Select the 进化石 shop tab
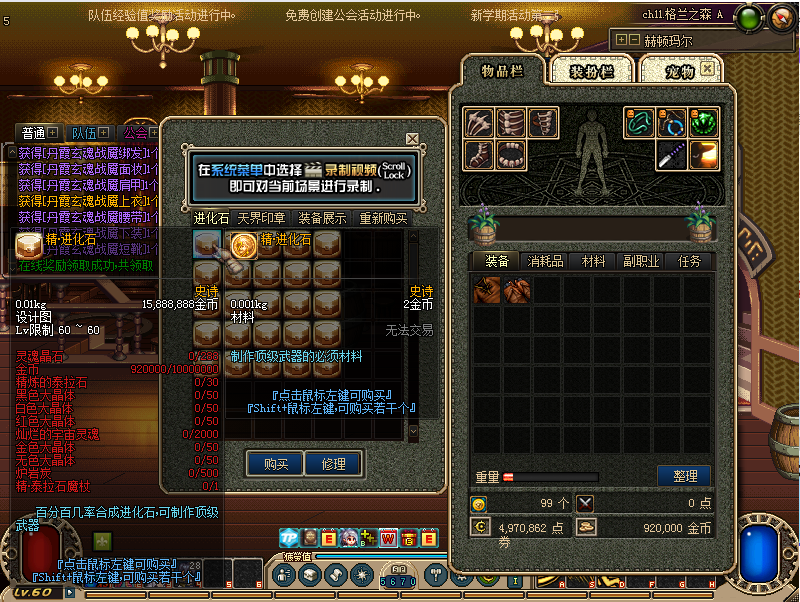 point(211,218)
